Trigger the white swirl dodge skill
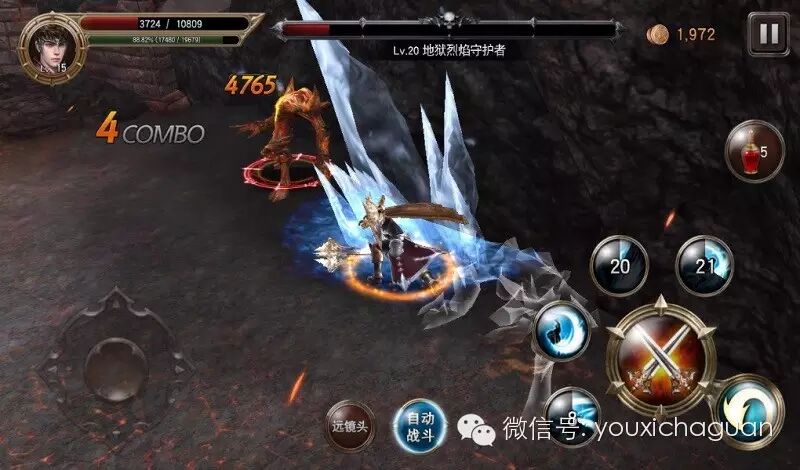Viewport: 800px width, 470px height. [x=749, y=409]
